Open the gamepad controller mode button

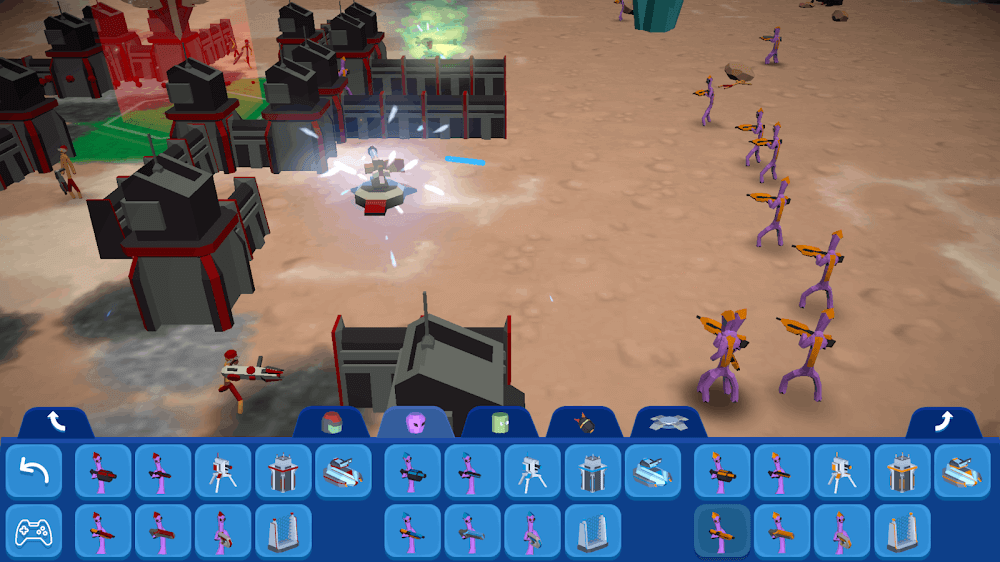33,530
